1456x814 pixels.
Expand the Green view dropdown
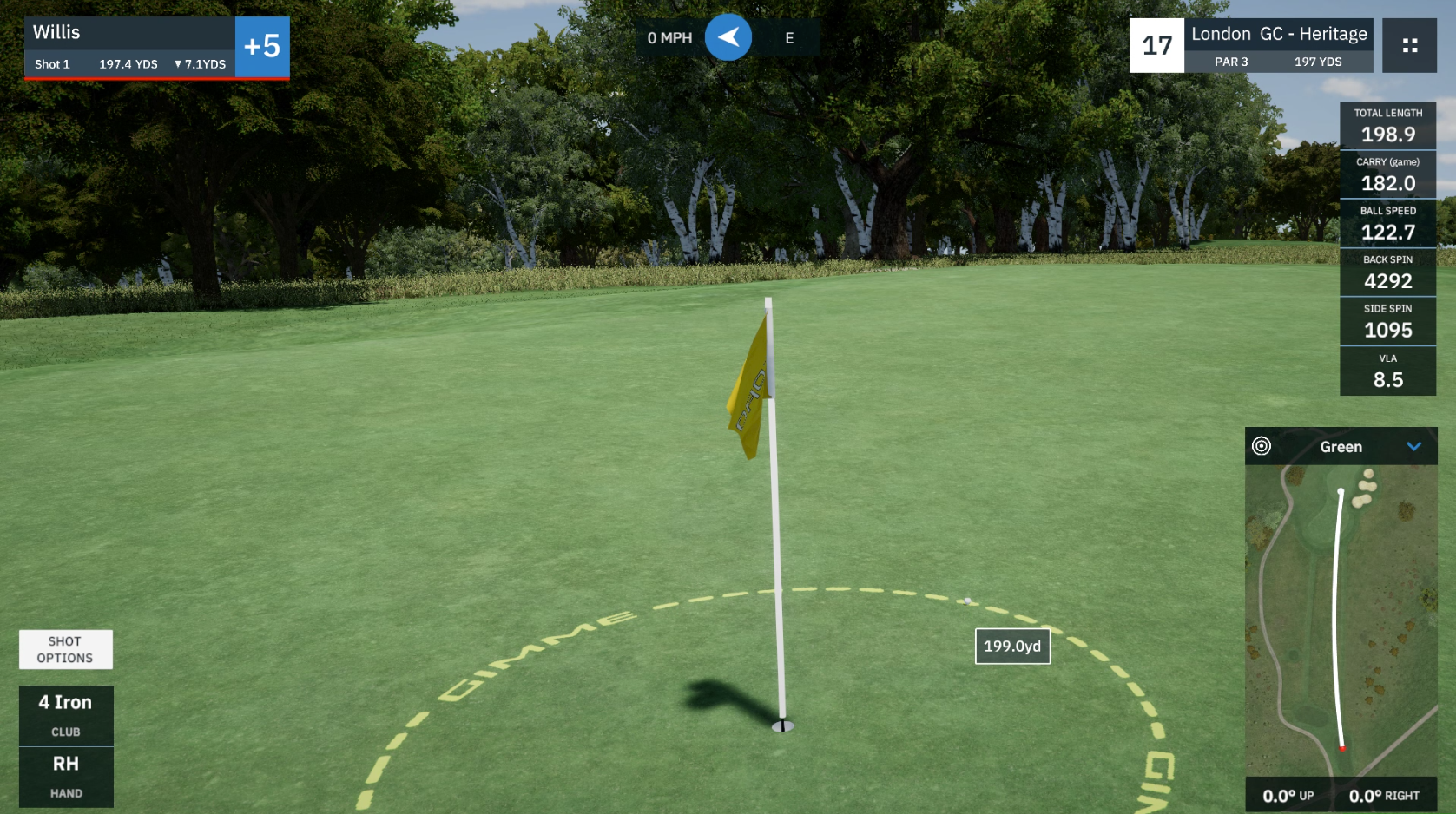coord(1413,447)
